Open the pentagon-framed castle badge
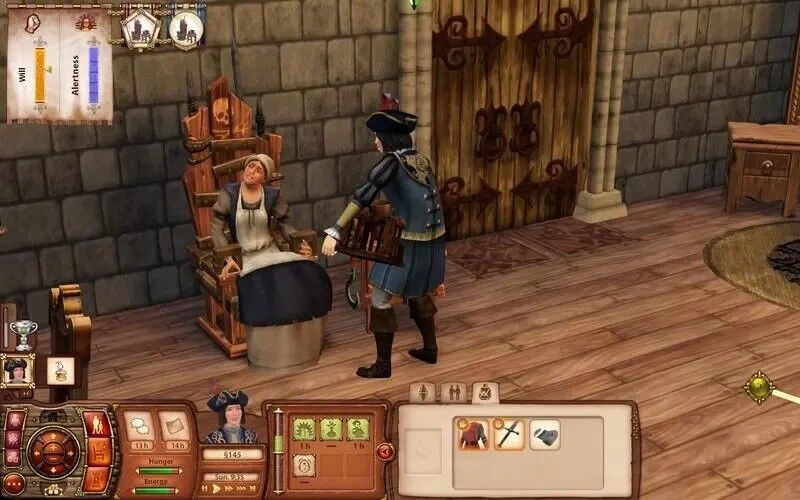This screenshot has height=500, width=800. [141, 28]
